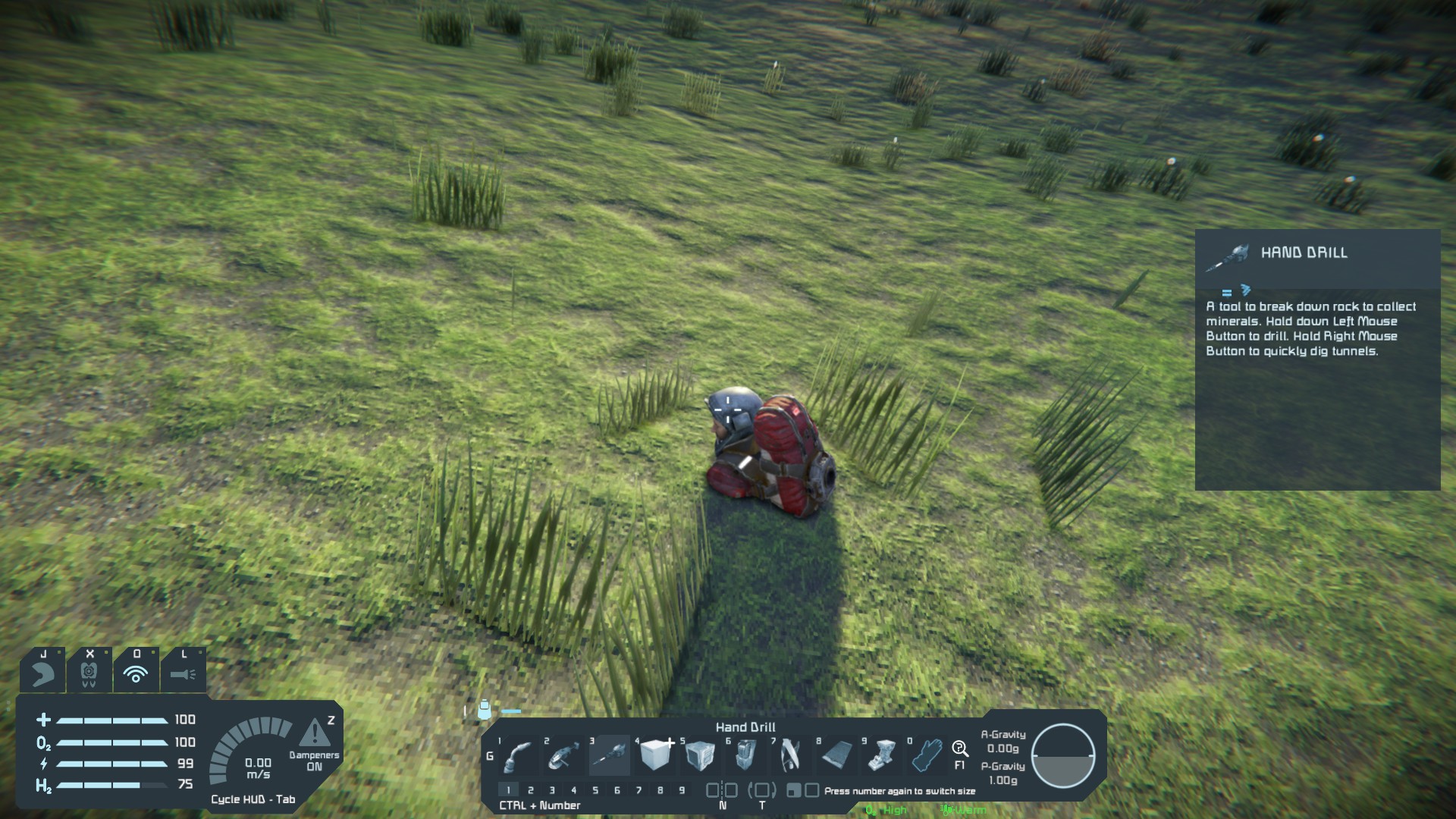Select the welder in toolbar slot 1

pos(519,755)
